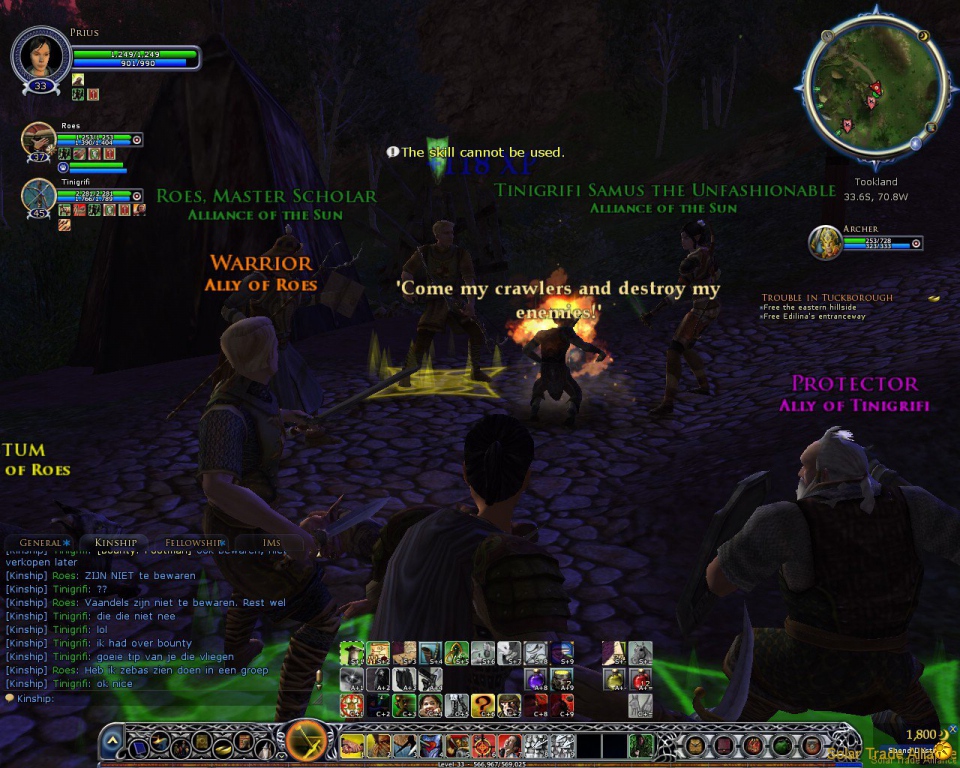Select fellowship member Tinigrifi's portrait
Image resolution: width=960 pixels, height=768 pixels.
38,195
